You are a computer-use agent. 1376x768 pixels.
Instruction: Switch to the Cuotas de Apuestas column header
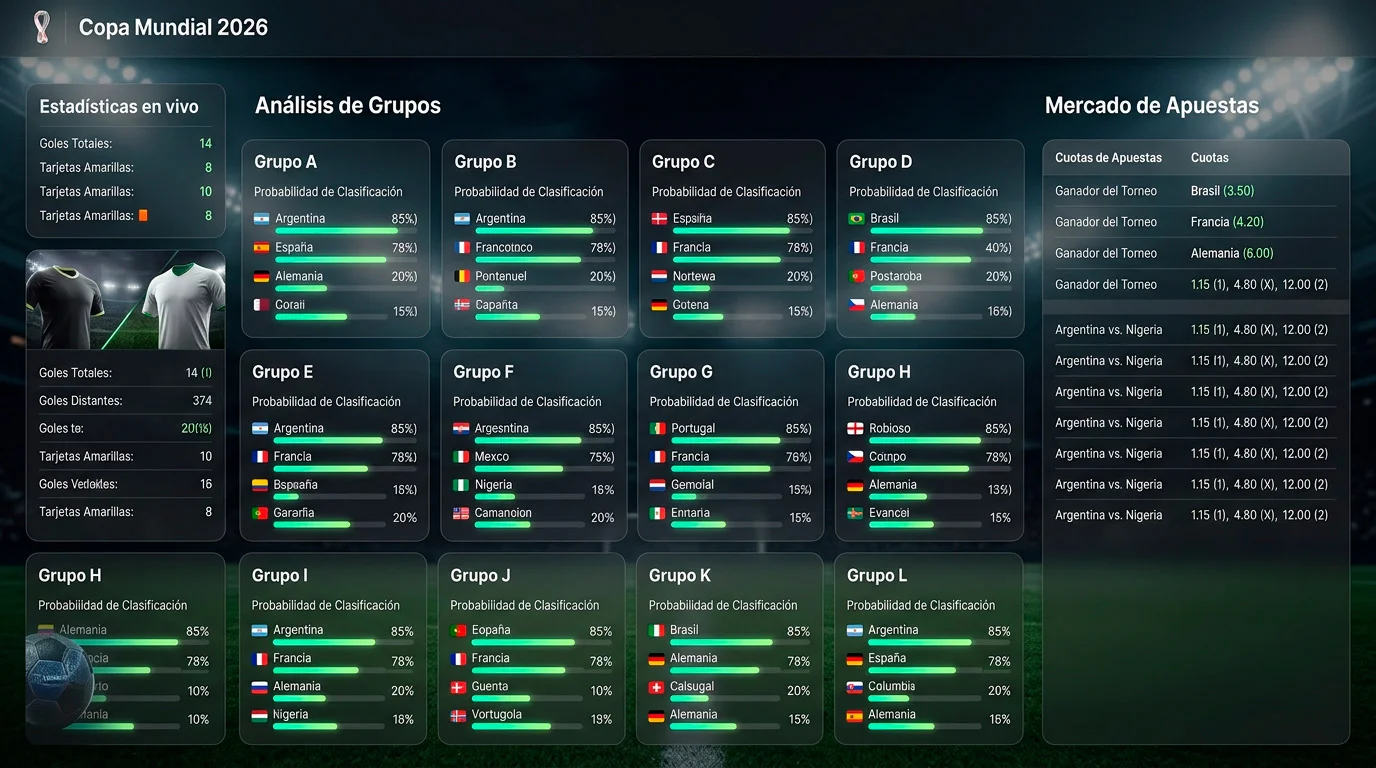pyautogui.click(x=1108, y=157)
